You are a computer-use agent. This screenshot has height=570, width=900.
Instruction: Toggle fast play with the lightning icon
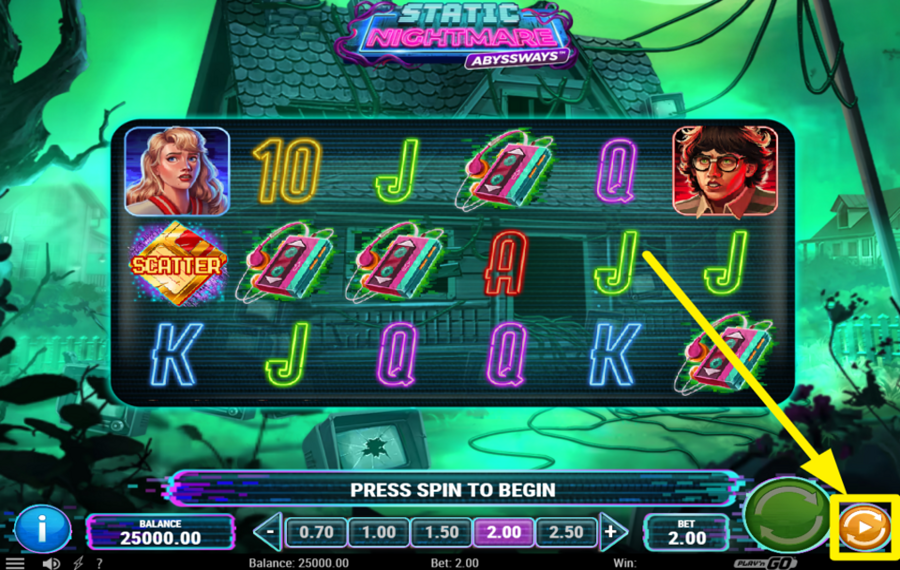pos(77,563)
